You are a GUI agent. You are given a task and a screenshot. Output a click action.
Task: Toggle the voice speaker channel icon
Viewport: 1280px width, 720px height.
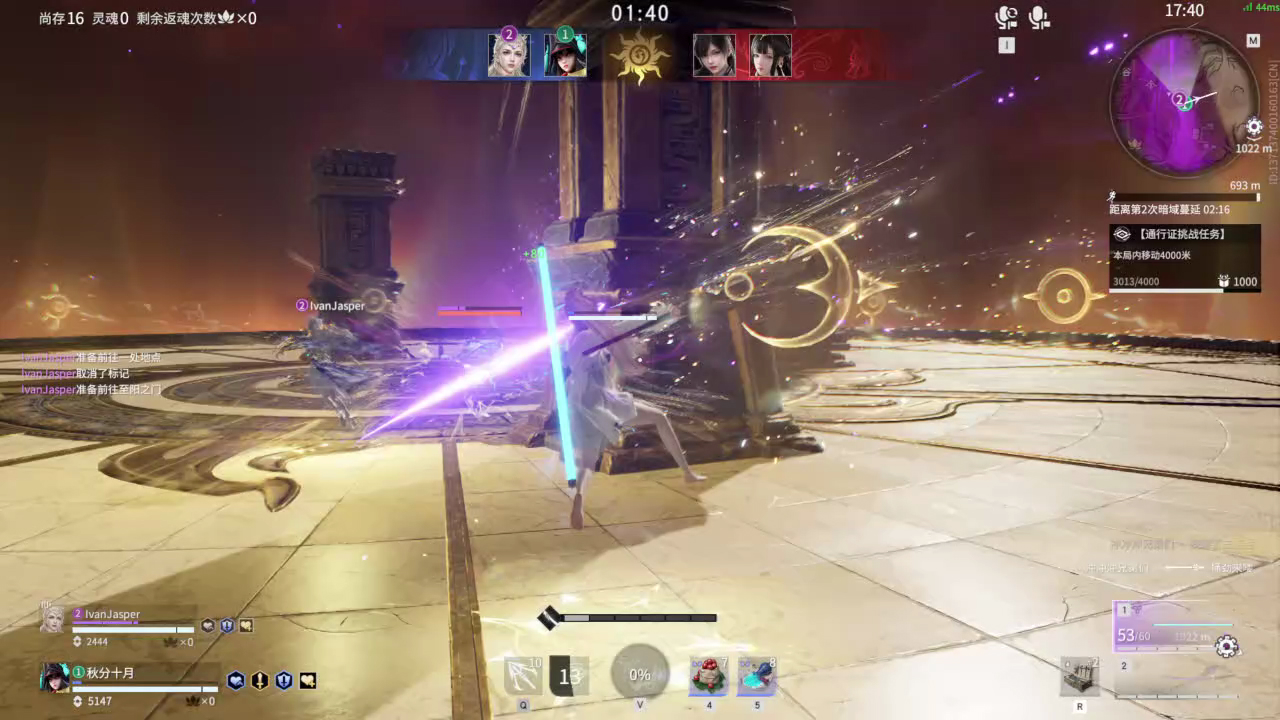click(x=1006, y=17)
